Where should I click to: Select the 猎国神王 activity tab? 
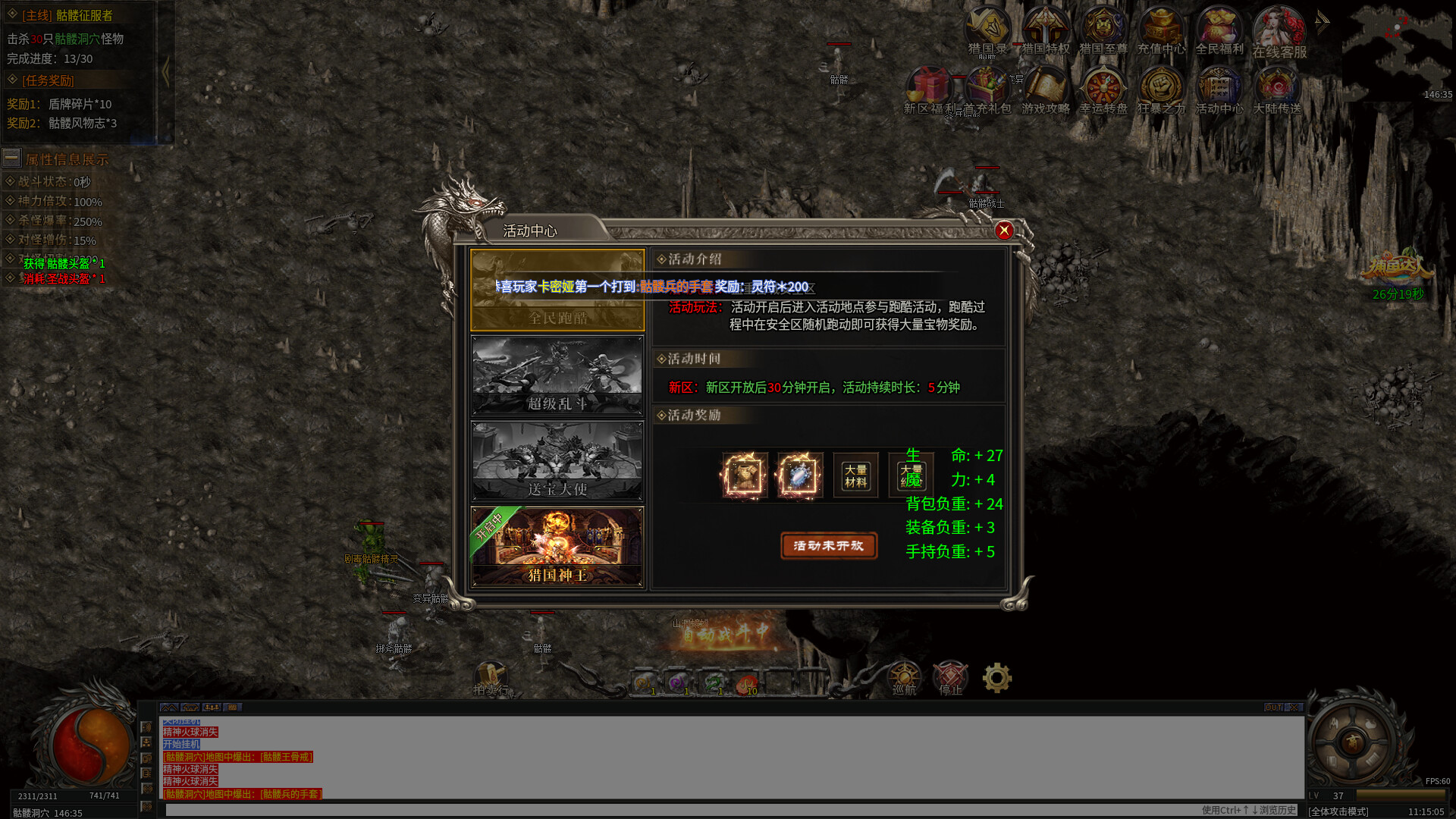[557, 544]
